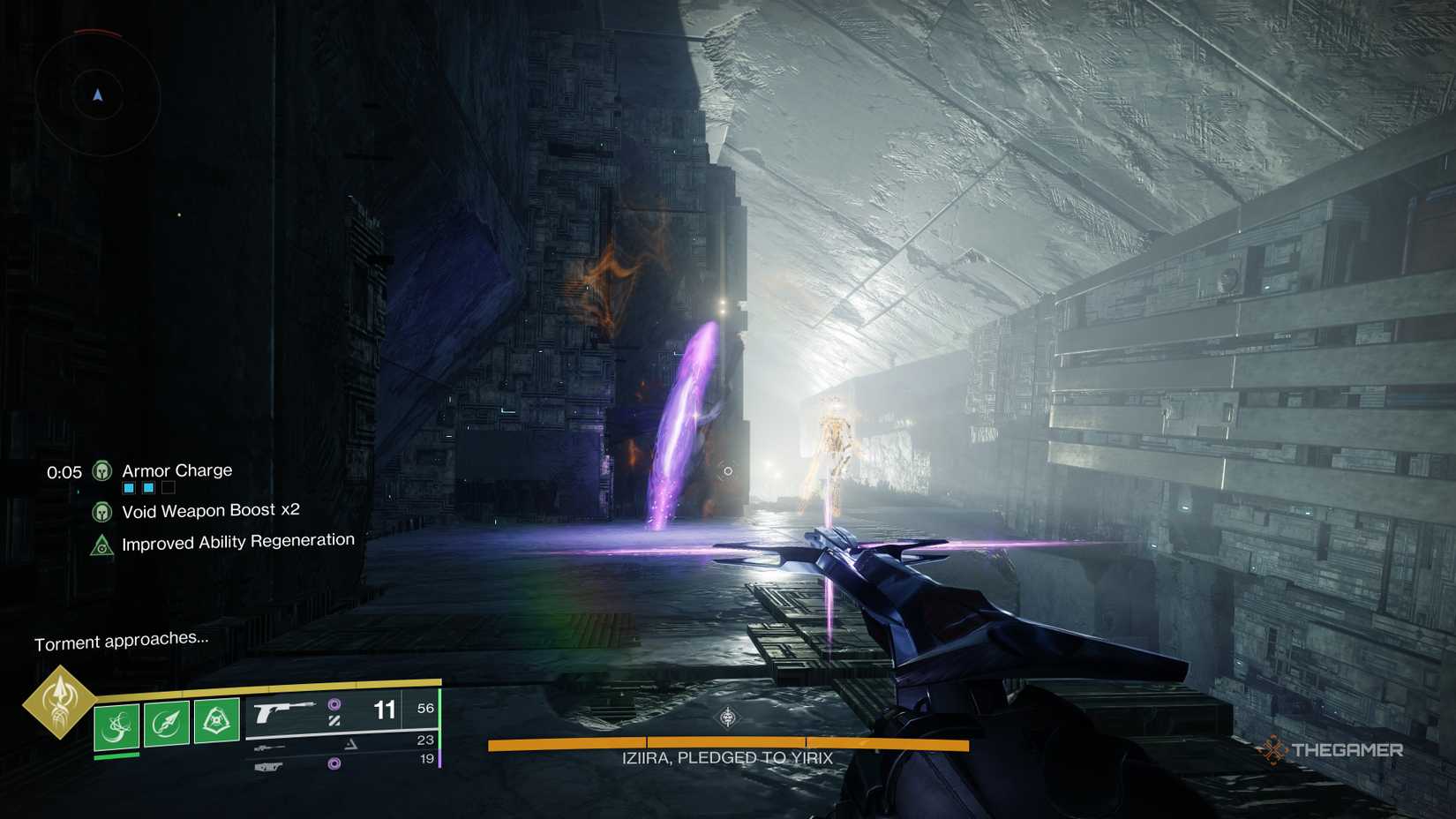Toggle the empty third Armor Charge pip
Viewport: 1456px width, 819px height.
point(168,486)
